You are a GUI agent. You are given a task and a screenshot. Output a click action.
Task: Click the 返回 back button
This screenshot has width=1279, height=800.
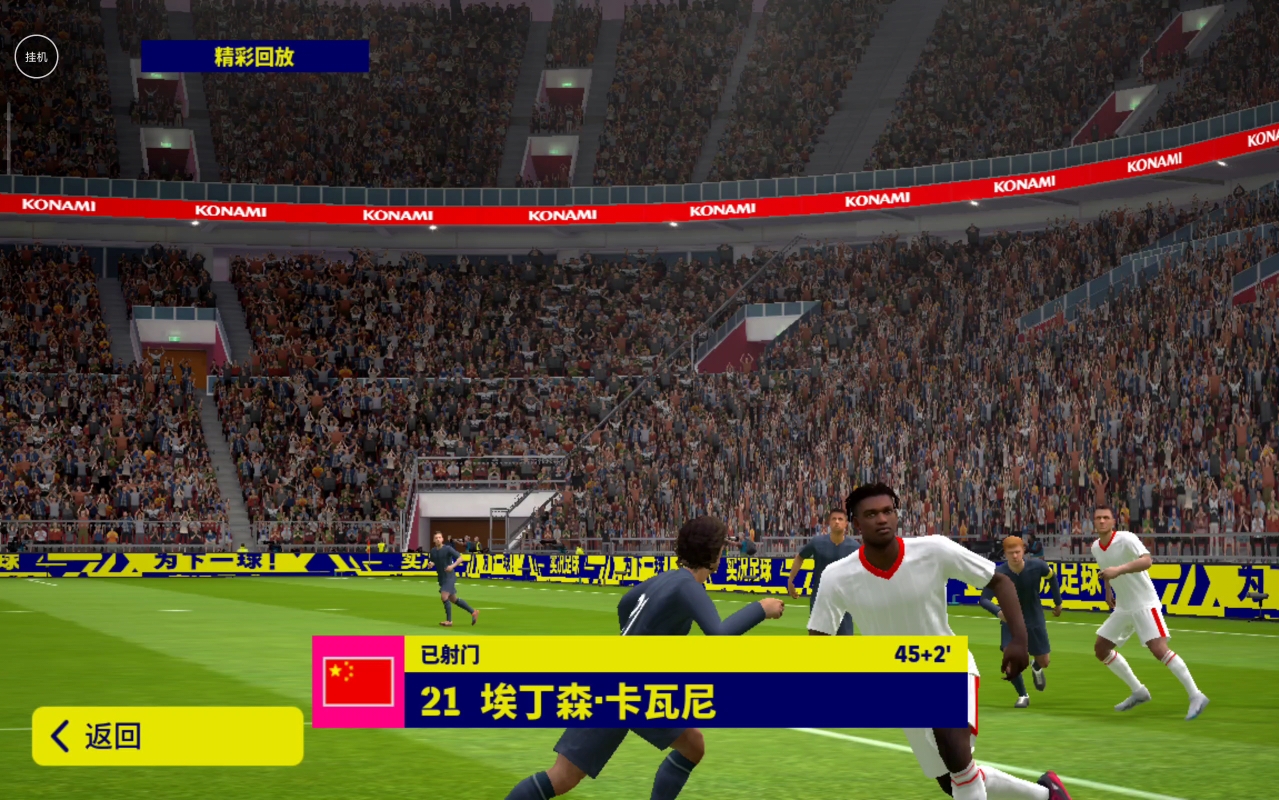pyautogui.click(x=167, y=737)
